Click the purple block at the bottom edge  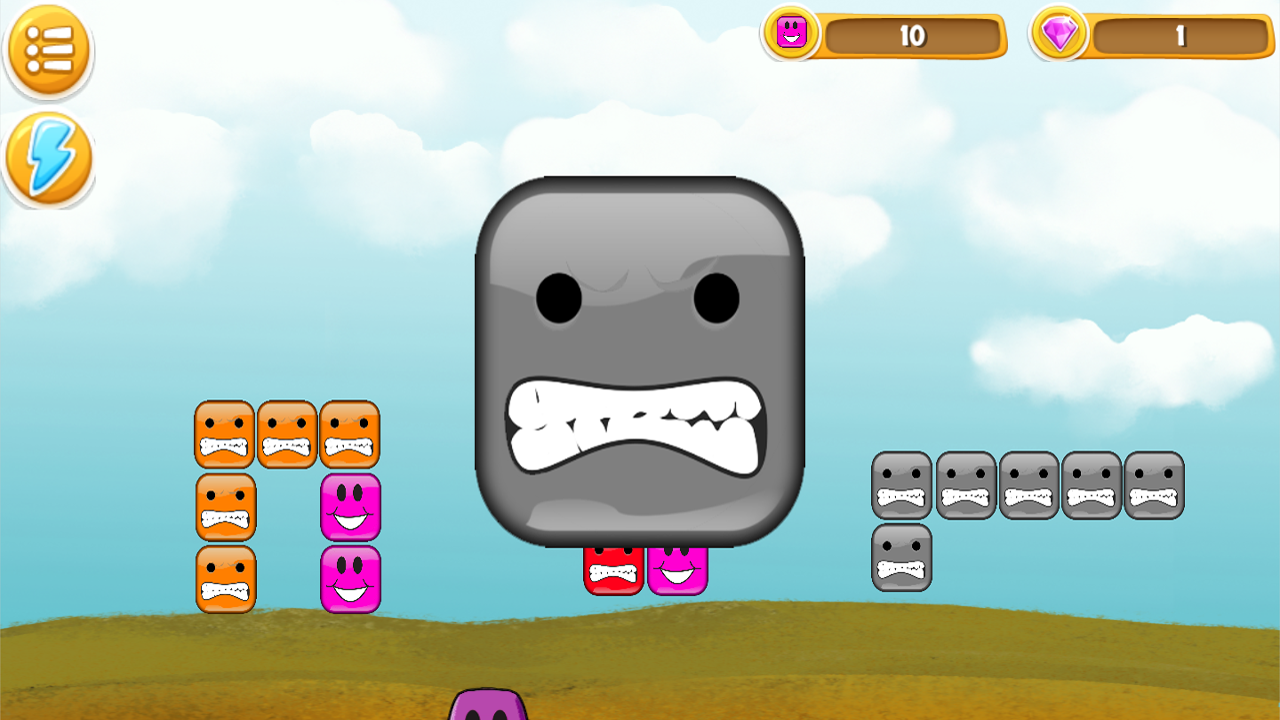(487, 712)
